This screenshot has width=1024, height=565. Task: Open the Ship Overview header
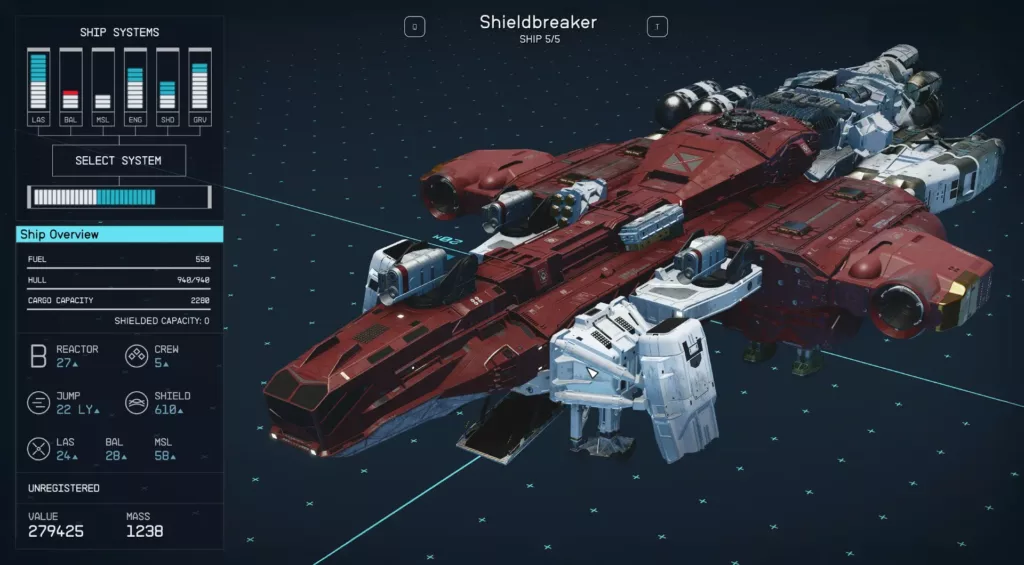click(x=120, y=235)
